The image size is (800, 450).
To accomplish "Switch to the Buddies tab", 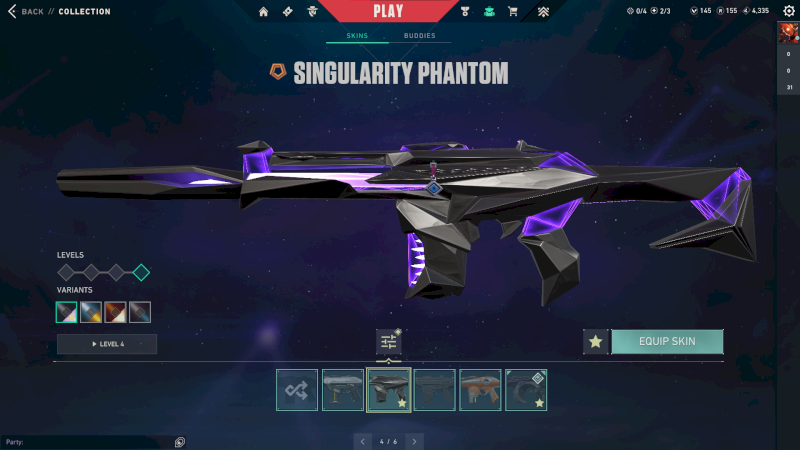I will (419, 36).
